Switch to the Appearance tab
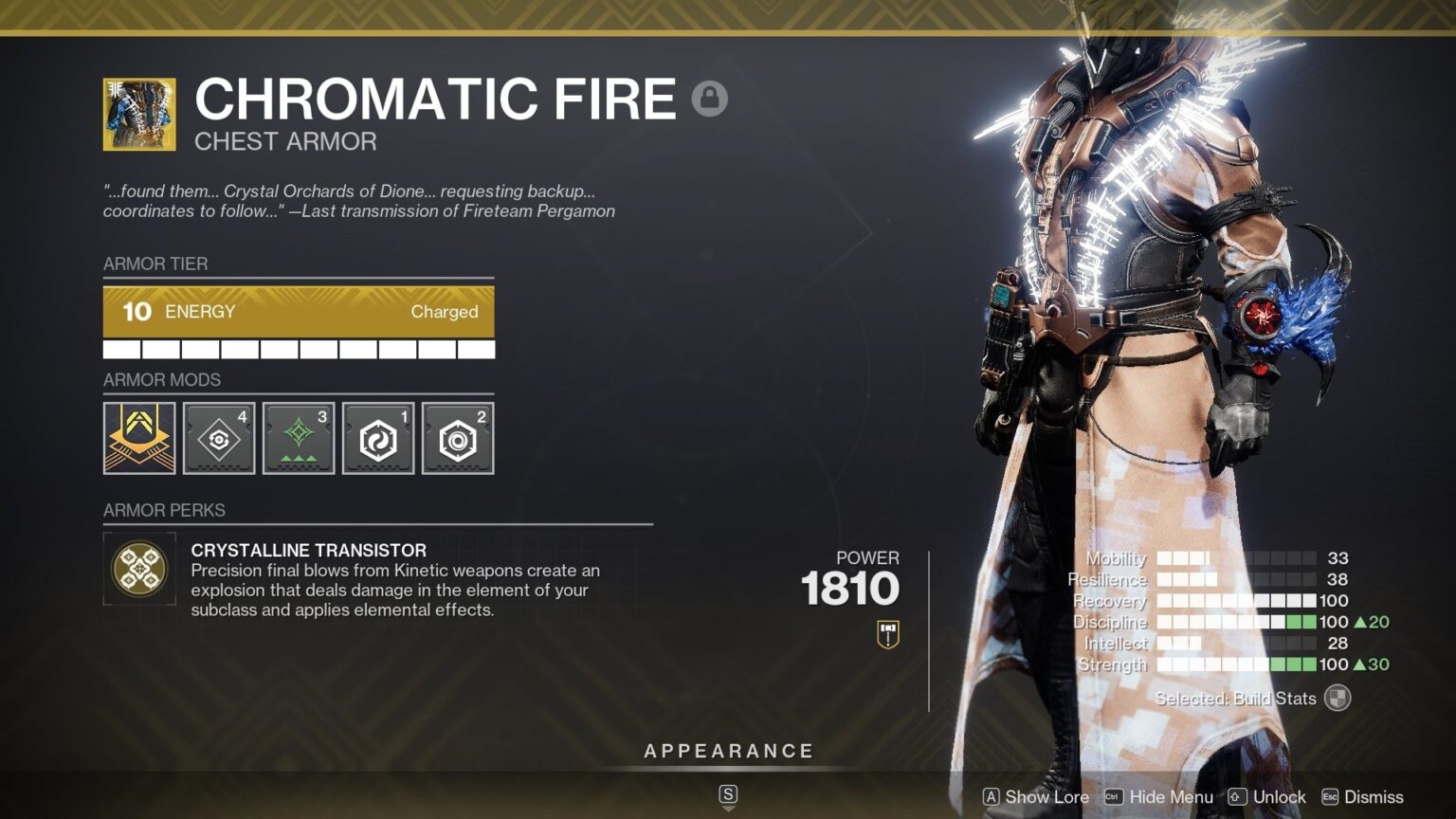The height and width of the screenshot is (819, 1456). tap(728, 750)
